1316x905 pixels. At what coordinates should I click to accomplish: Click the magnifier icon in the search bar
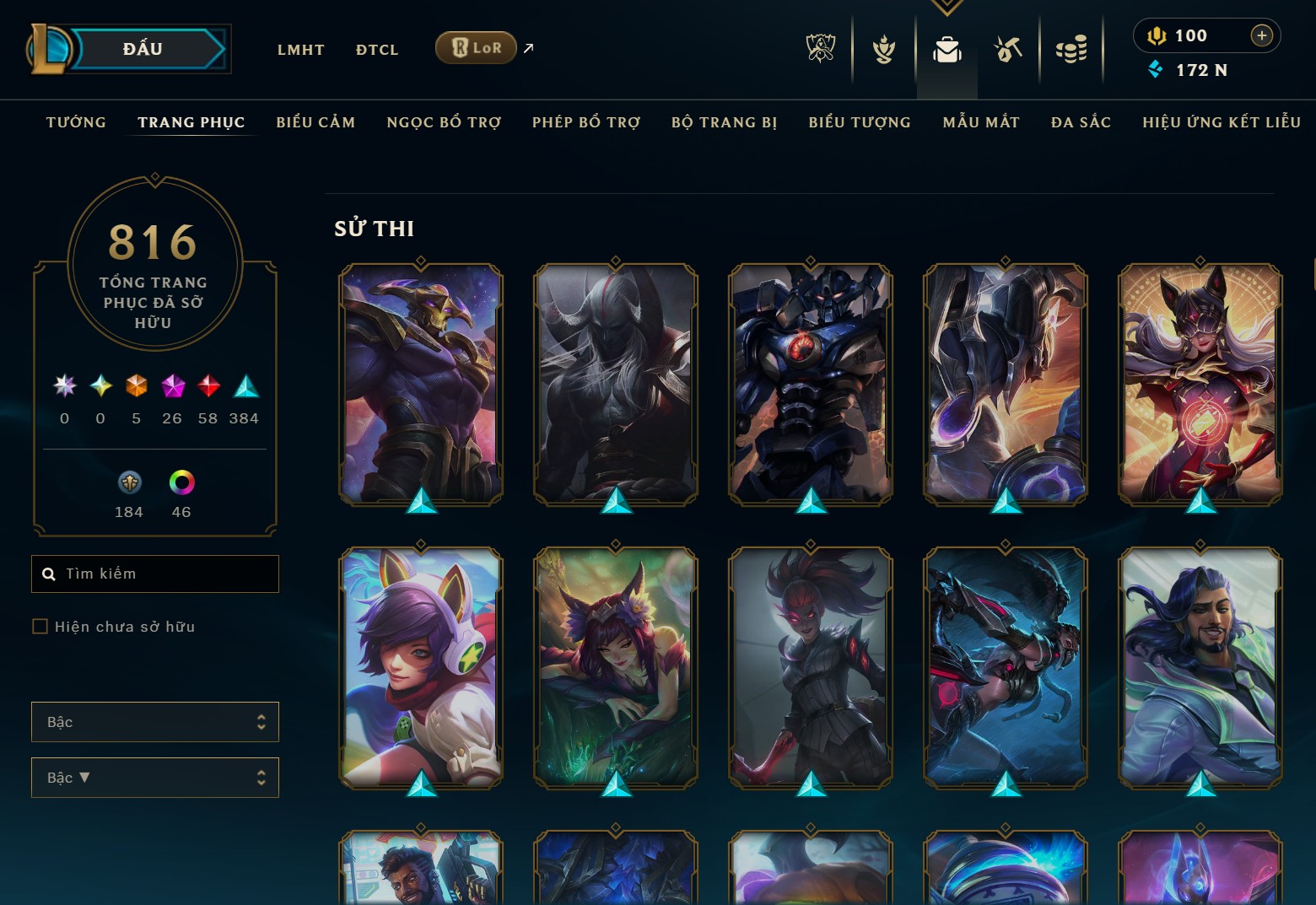coord(48,574)
